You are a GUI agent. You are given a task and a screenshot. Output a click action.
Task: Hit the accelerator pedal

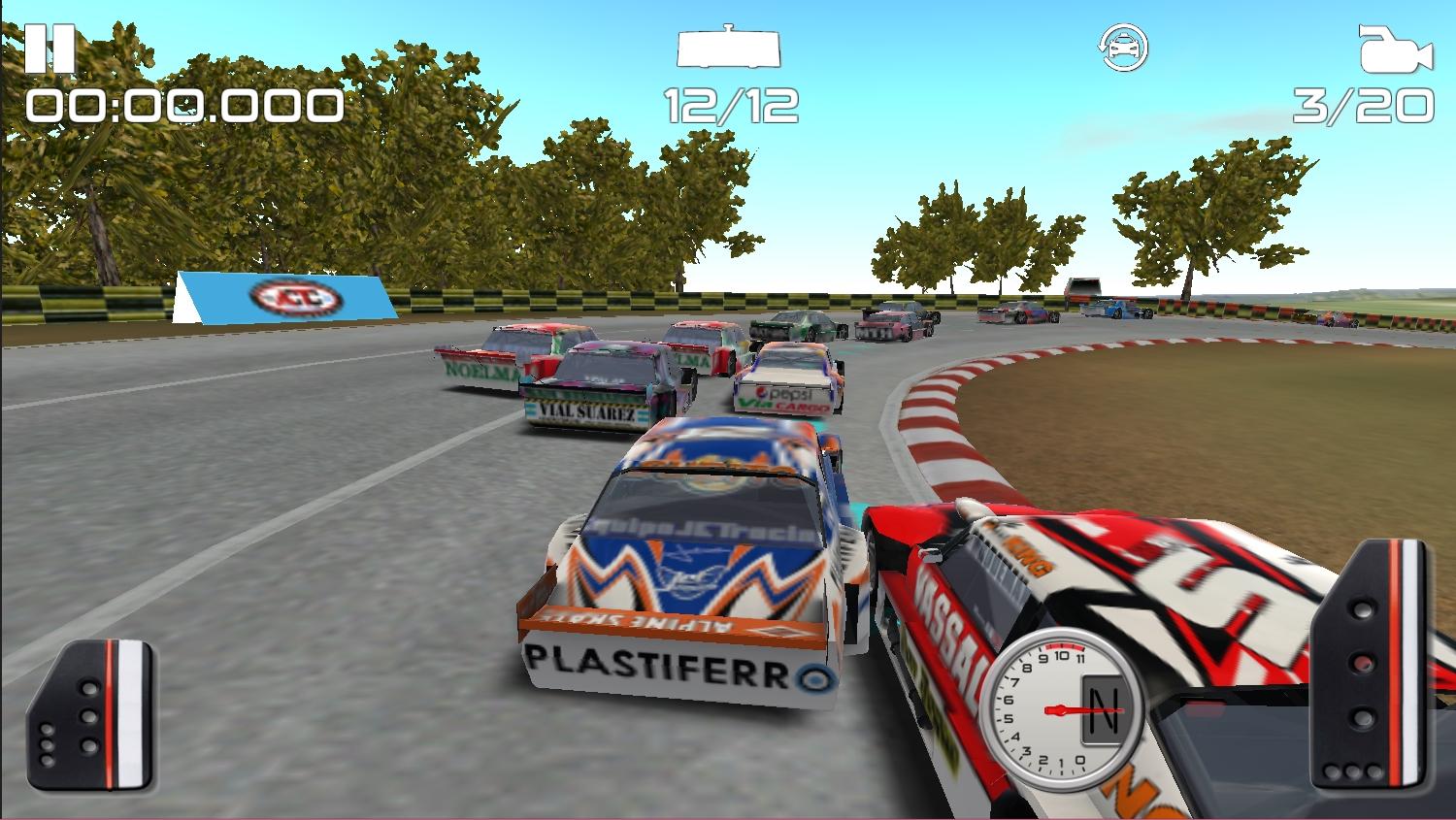coord(1371,665)
